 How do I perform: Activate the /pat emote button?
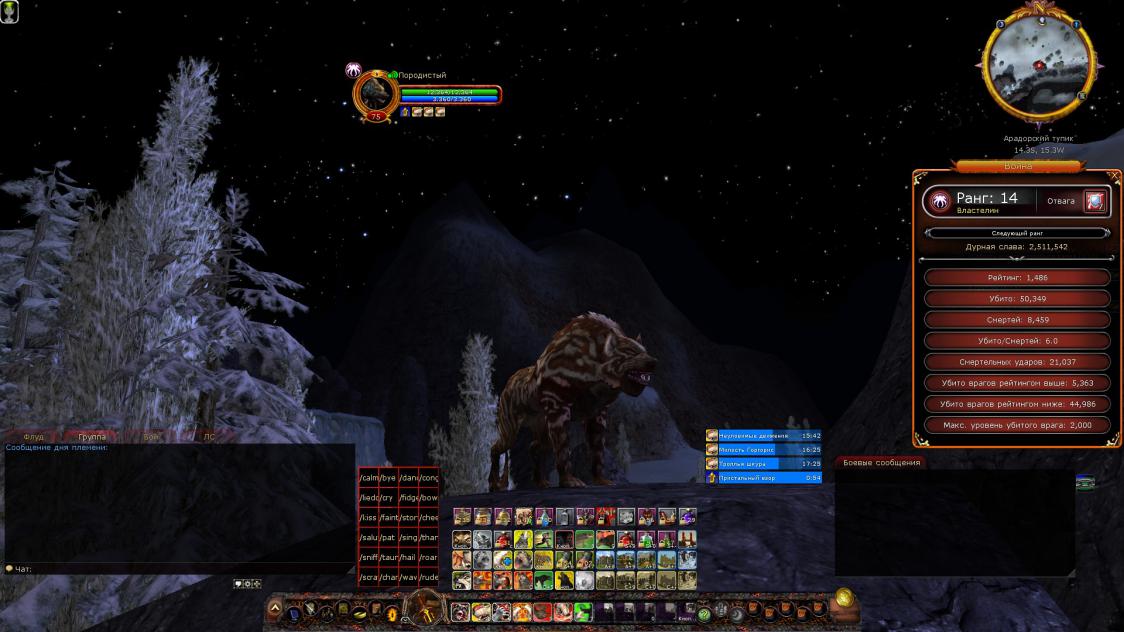click(x=387, y=537)
